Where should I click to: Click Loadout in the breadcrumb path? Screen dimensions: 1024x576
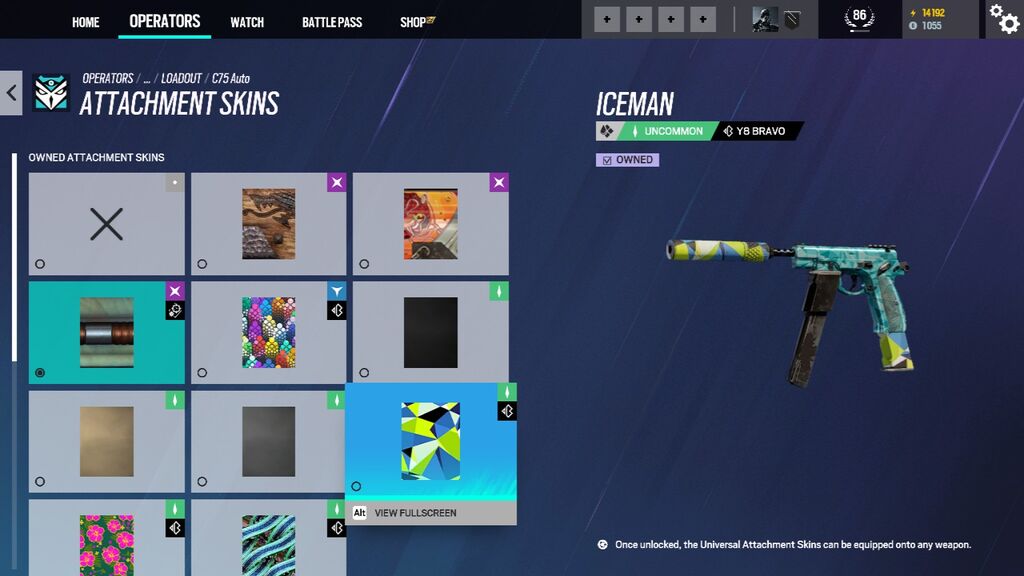[181, 78]
